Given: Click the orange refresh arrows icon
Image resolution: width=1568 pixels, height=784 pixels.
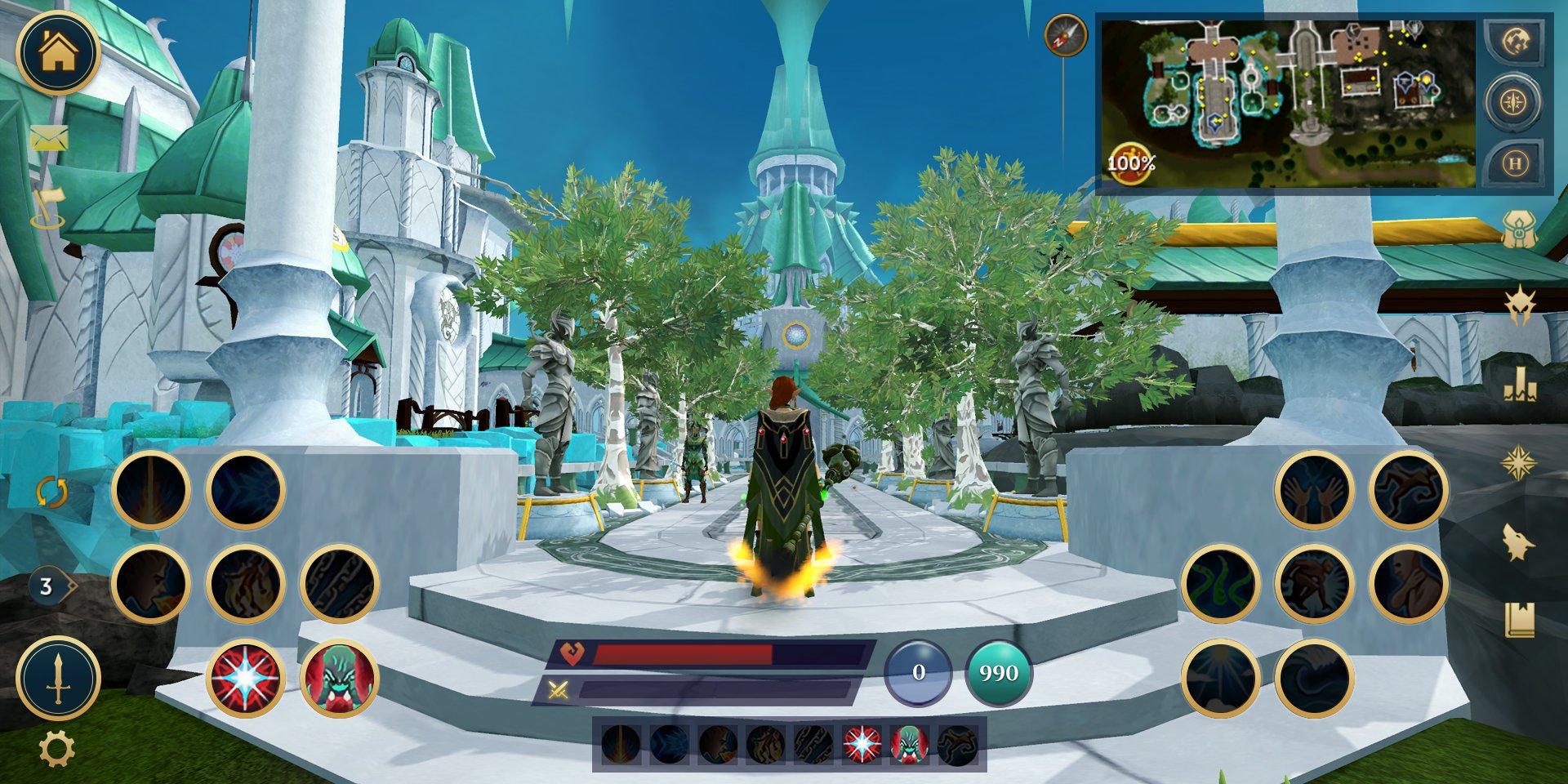Looking at the screenshot, I should point(51,492).
